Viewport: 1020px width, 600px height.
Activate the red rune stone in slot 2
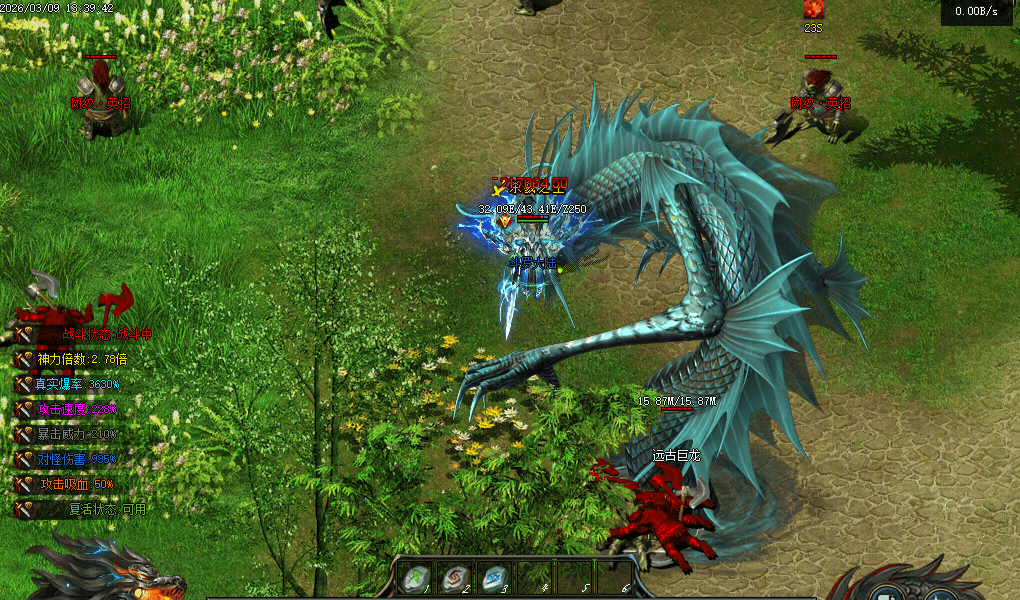click(x=454, y=578)
